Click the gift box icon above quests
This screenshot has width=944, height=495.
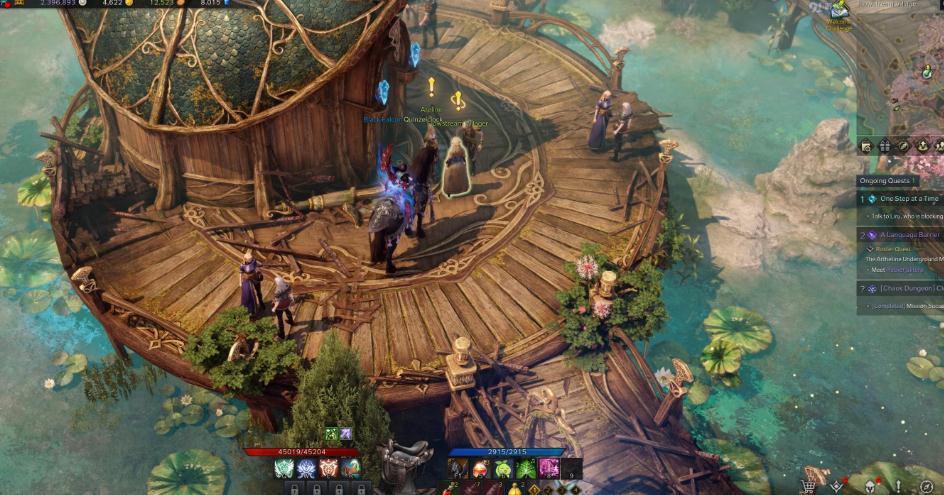(x=884, y=147)
